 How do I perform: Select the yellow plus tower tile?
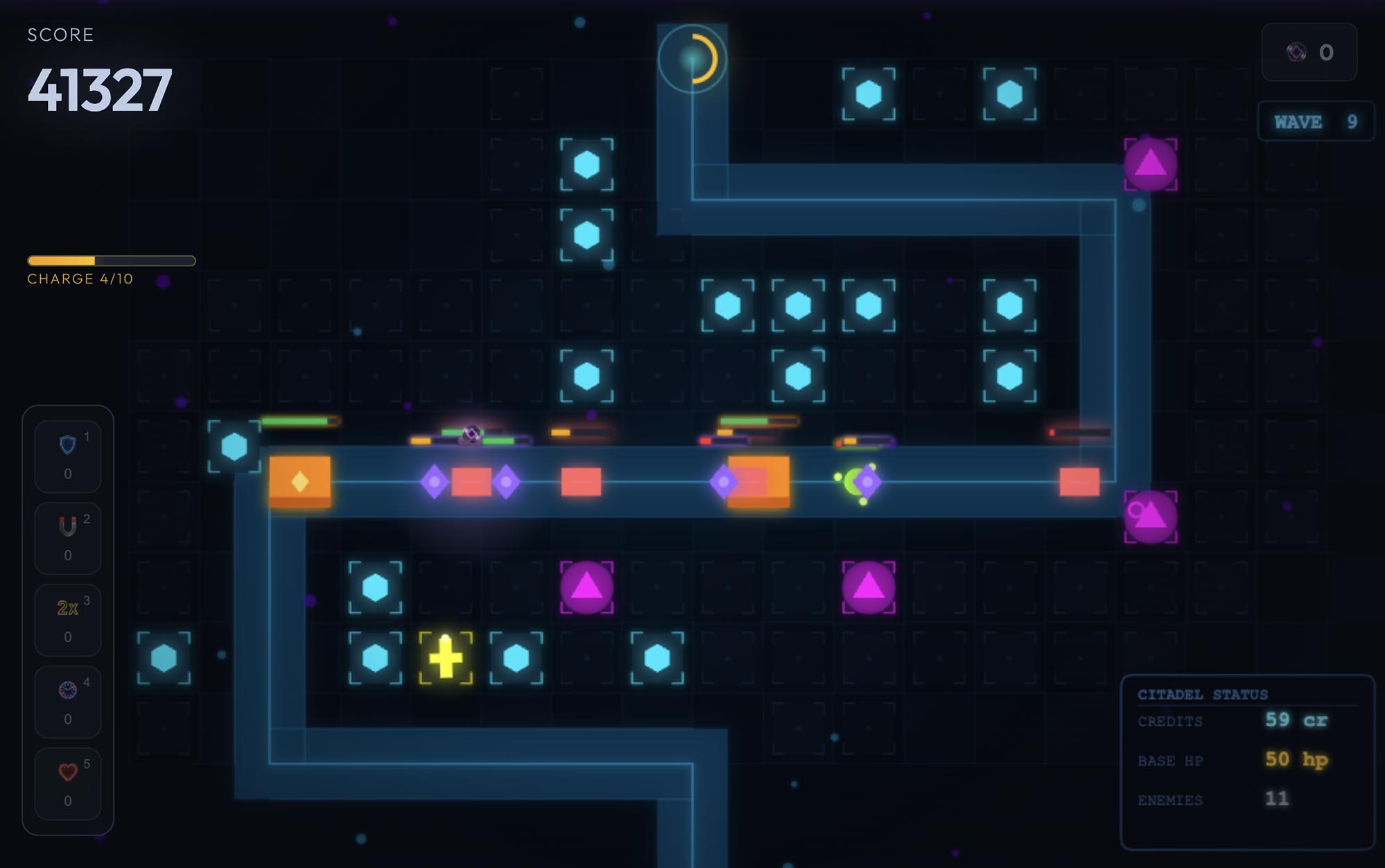click(446, 657)
